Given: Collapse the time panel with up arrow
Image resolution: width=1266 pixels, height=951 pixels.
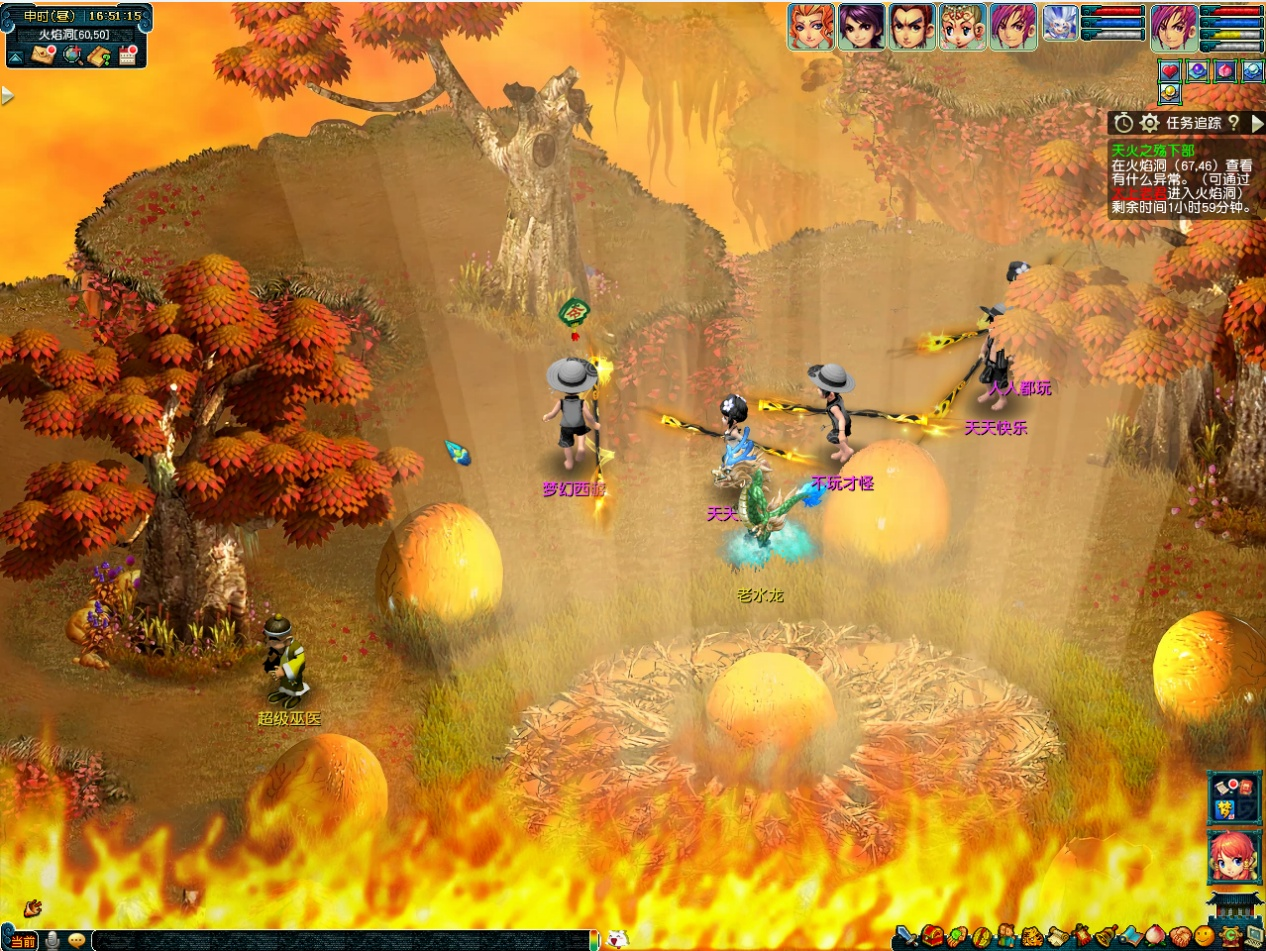Looking at the screenshot, I should tap(17, 57).
